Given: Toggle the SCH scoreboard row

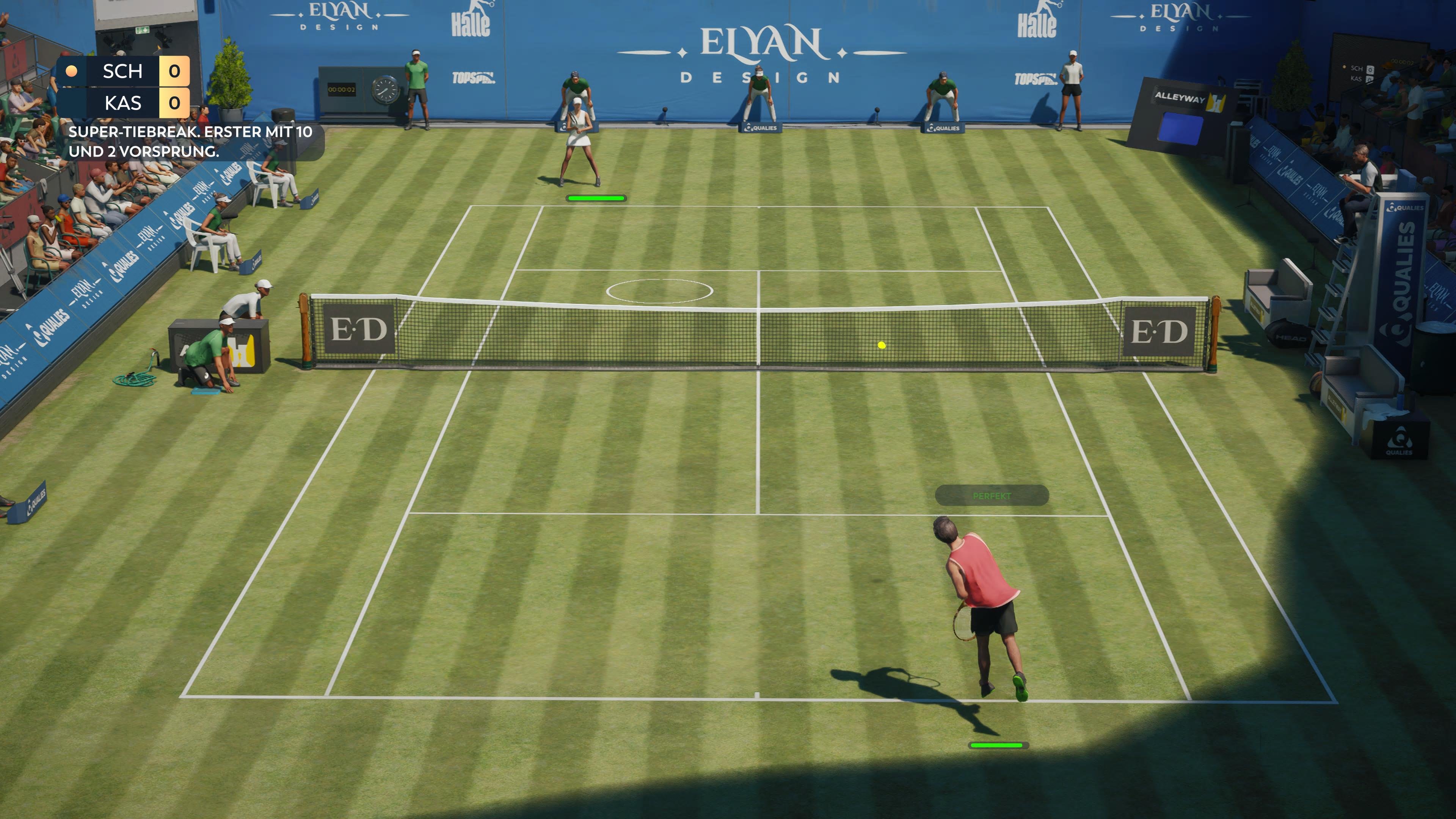Looking at the screenshot, I should click(x=121, y=71).
